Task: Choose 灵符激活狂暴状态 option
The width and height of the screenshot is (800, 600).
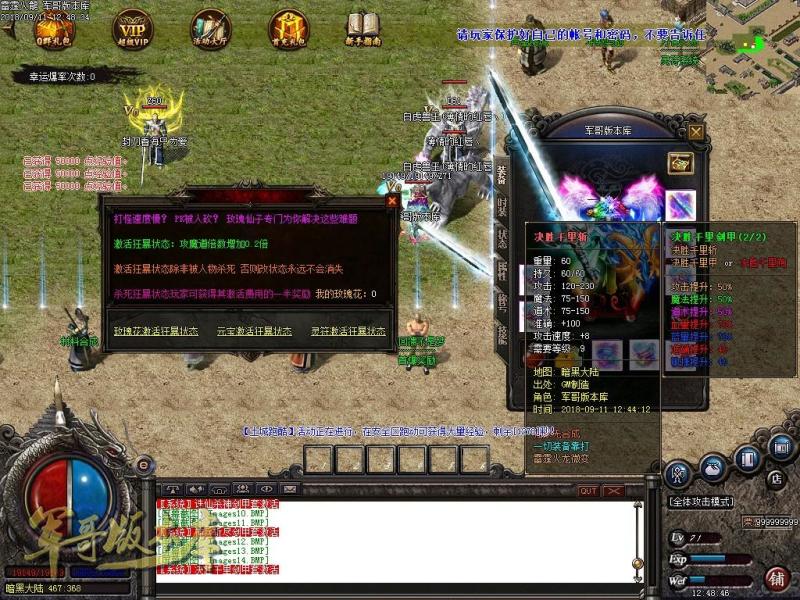Action: click(345, 331)
